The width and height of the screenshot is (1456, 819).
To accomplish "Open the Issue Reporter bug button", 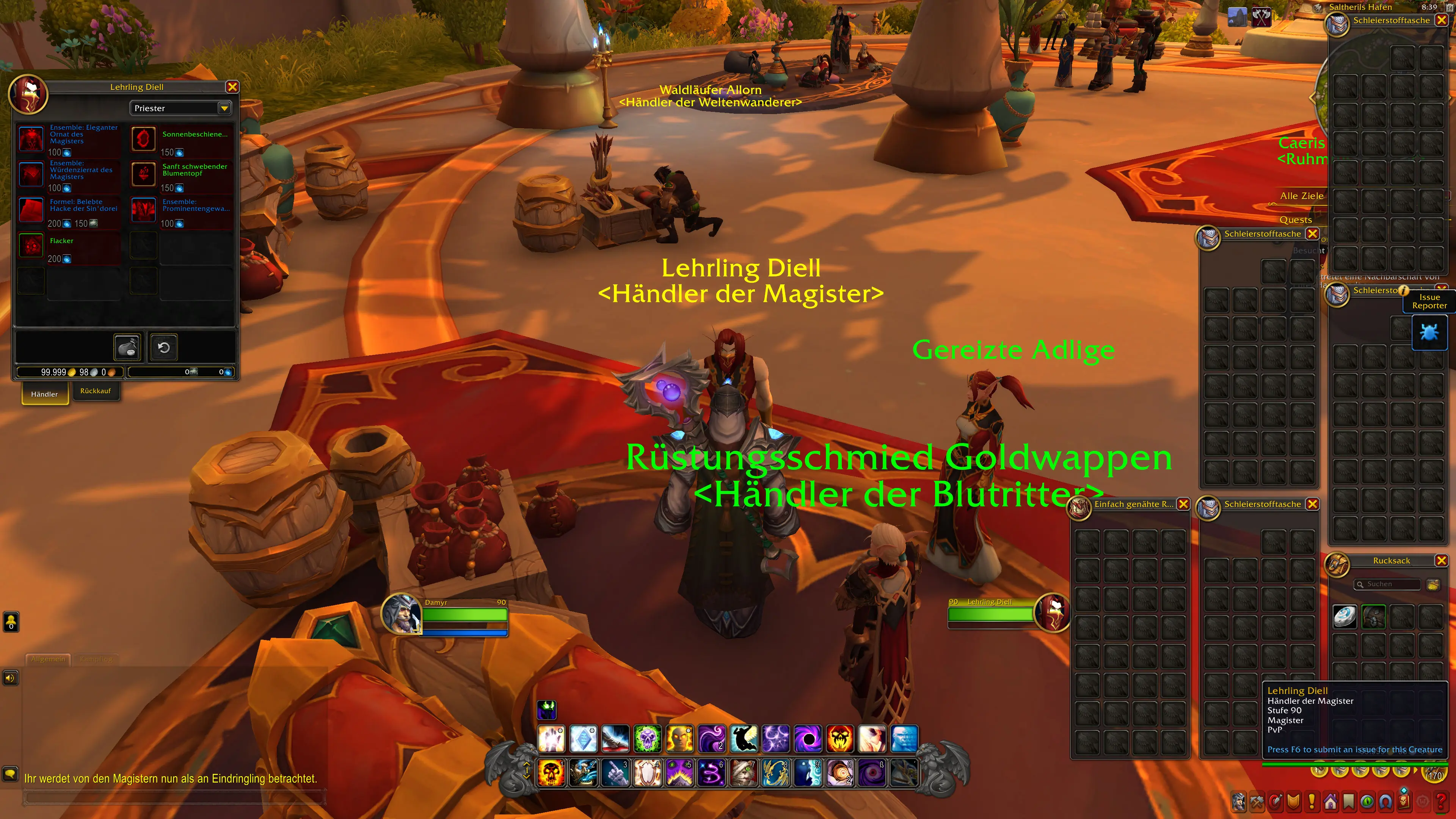I will (1429, 333).
